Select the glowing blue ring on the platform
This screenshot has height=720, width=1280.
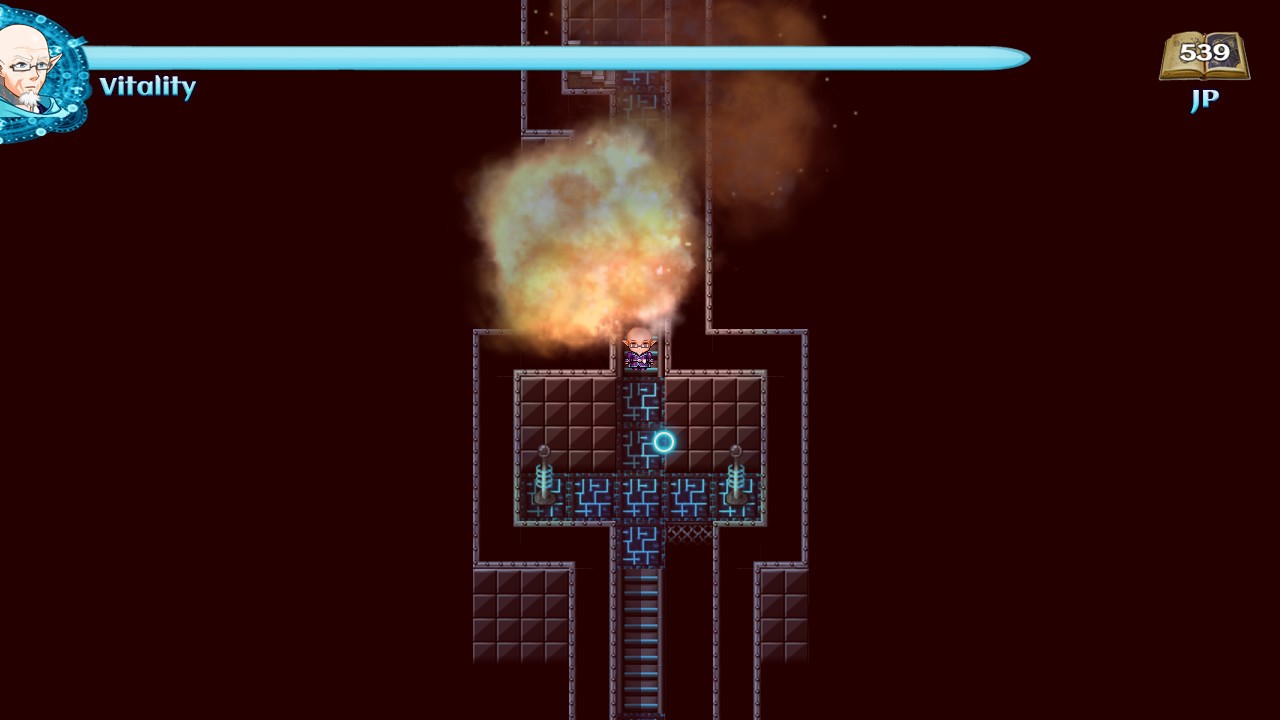[663, 442]
